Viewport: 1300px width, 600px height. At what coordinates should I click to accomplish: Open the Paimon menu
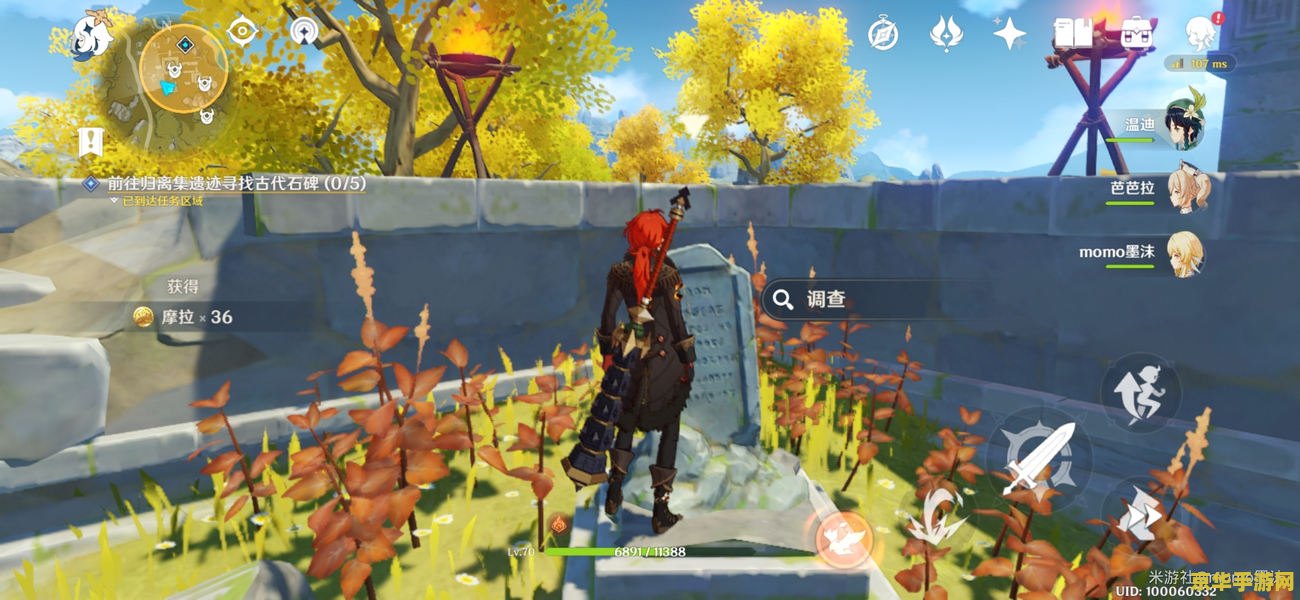tap(92, 36)
